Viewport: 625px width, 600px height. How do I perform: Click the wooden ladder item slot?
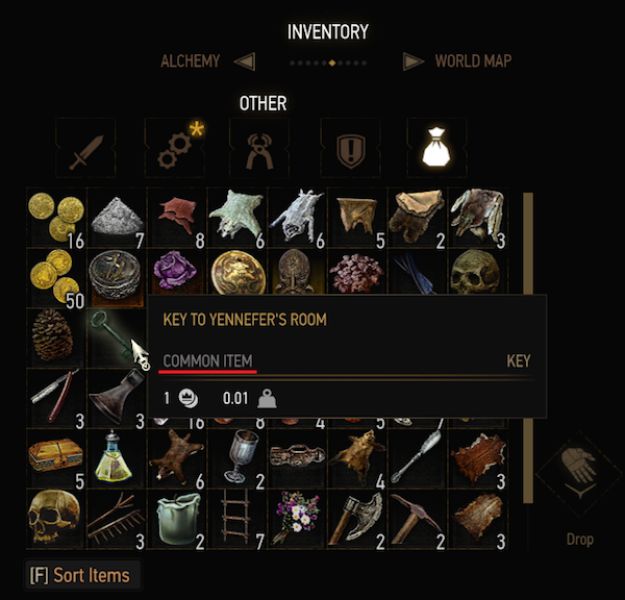pyautogui.click(x=235, y=516)
